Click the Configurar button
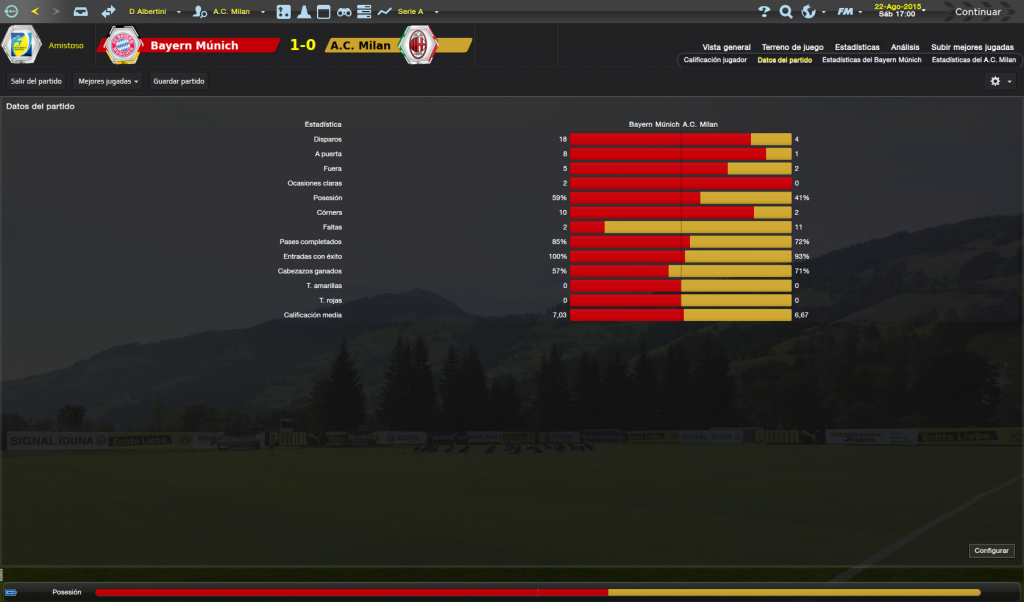Screen dimensions: 1024x602 pos(991,551)
